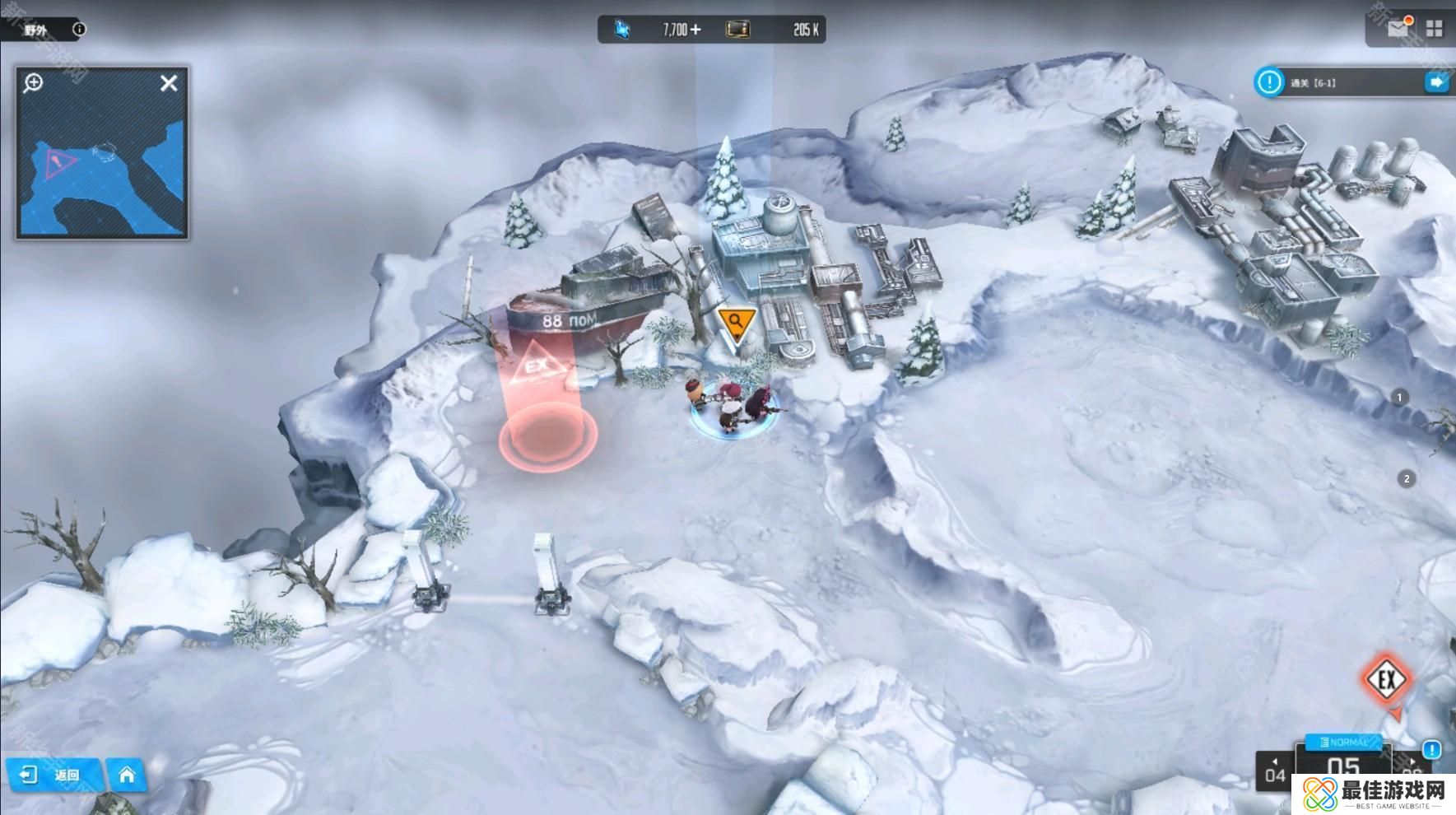Open the mailbox envelope icon

[x=1398, y=29]
